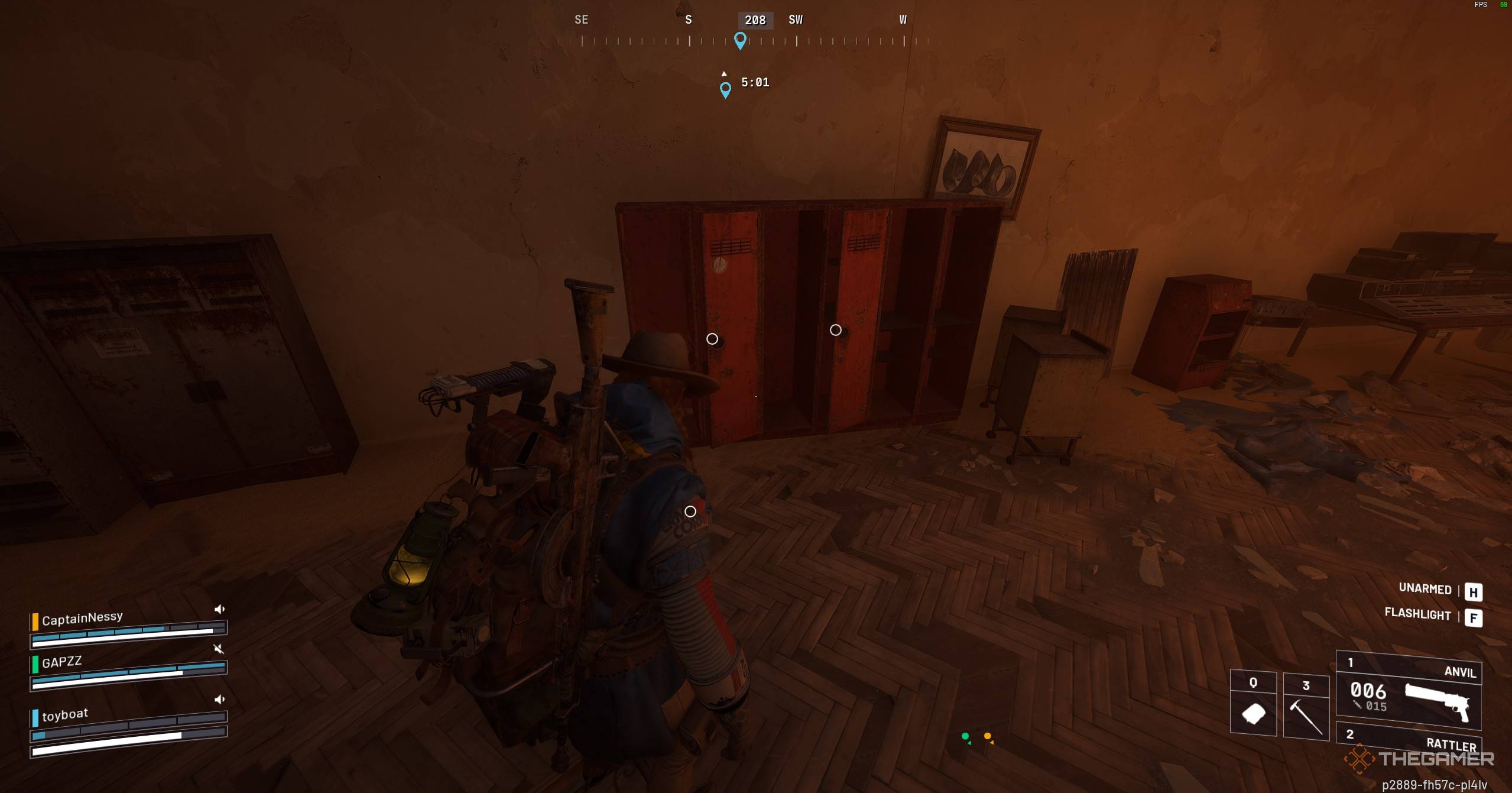
Task: Mute toyboat's speaker icon
Action: coord(219,699)
